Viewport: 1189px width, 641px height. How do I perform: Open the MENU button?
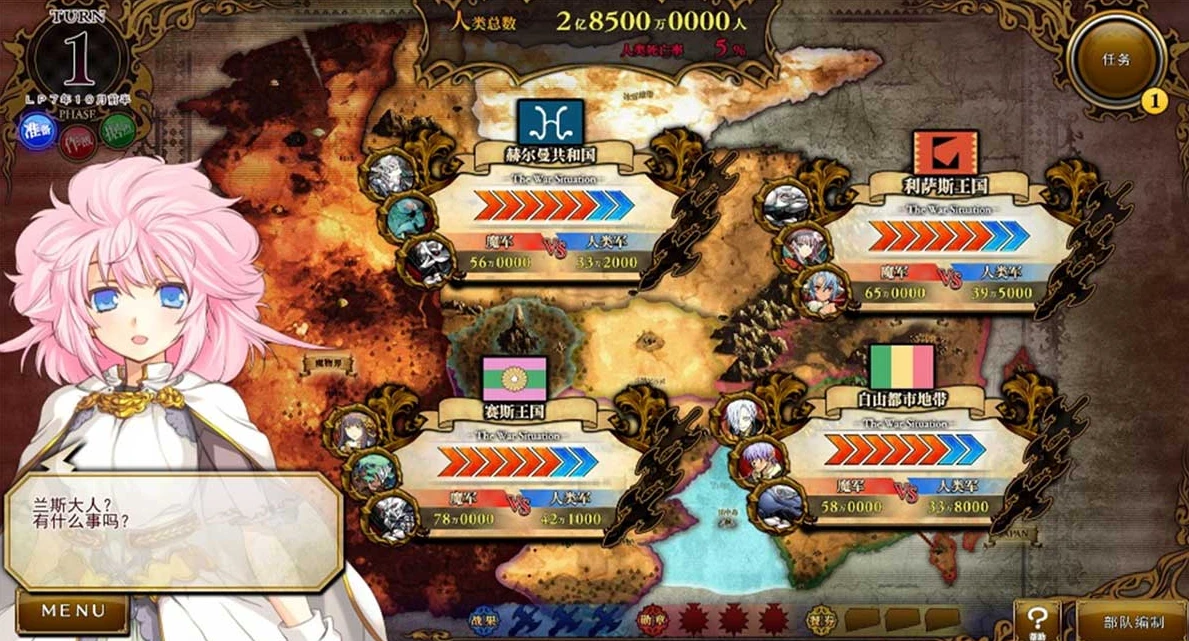click(x=72, y=611)
